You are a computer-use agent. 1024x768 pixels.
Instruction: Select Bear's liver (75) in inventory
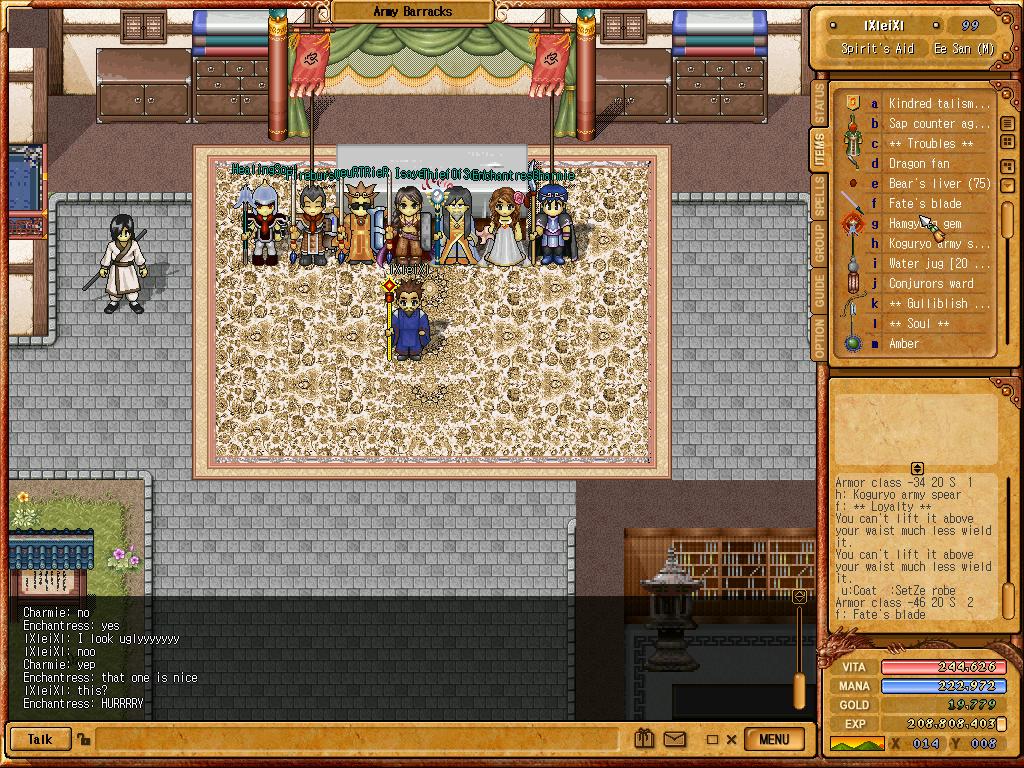(939, 183)
